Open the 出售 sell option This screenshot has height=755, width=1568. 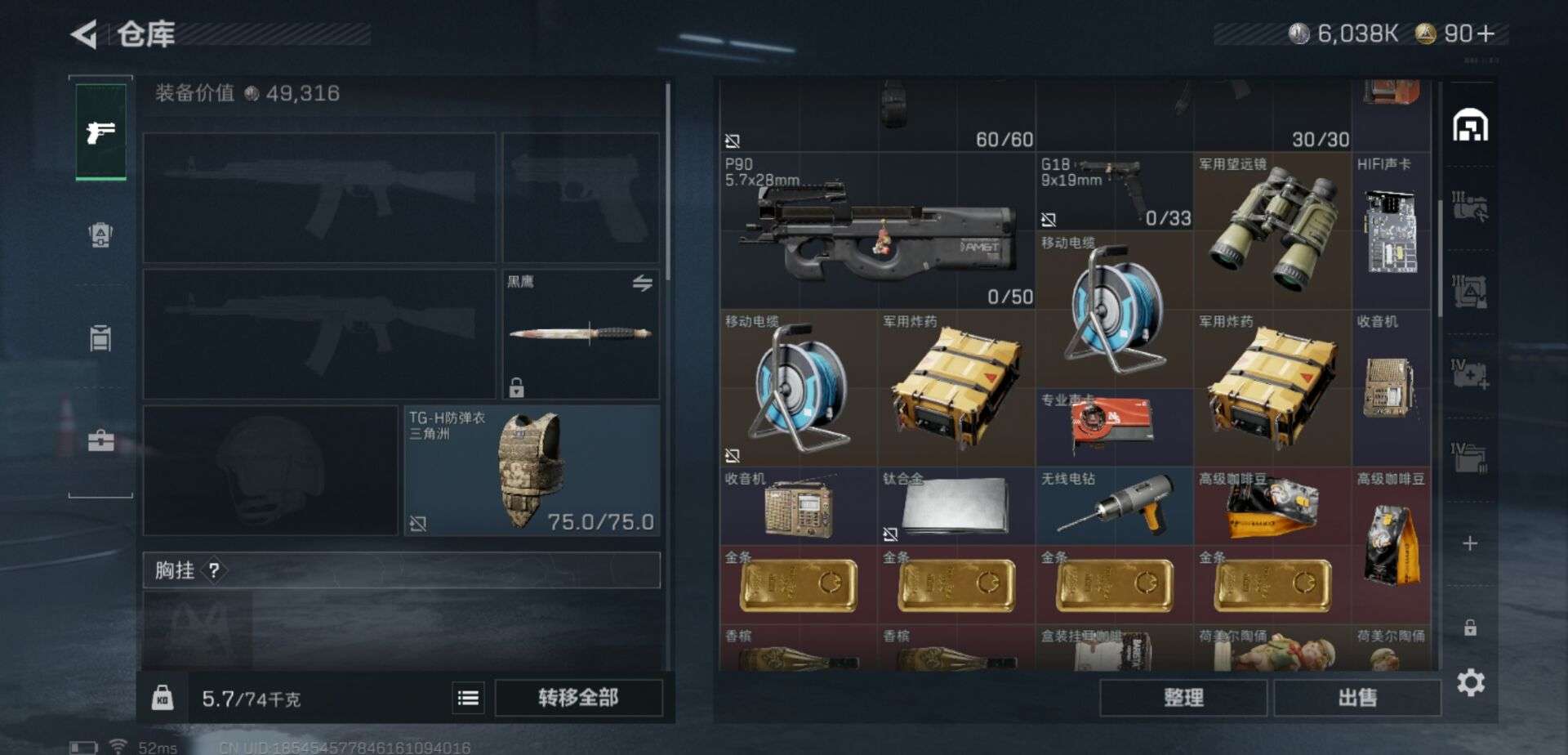tap(1356, 698)
